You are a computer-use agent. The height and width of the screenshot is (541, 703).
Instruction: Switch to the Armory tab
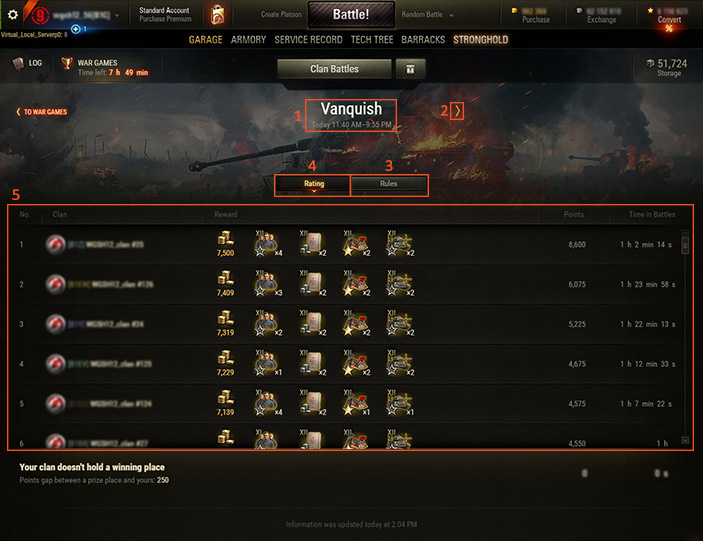(x=249, y=40)
